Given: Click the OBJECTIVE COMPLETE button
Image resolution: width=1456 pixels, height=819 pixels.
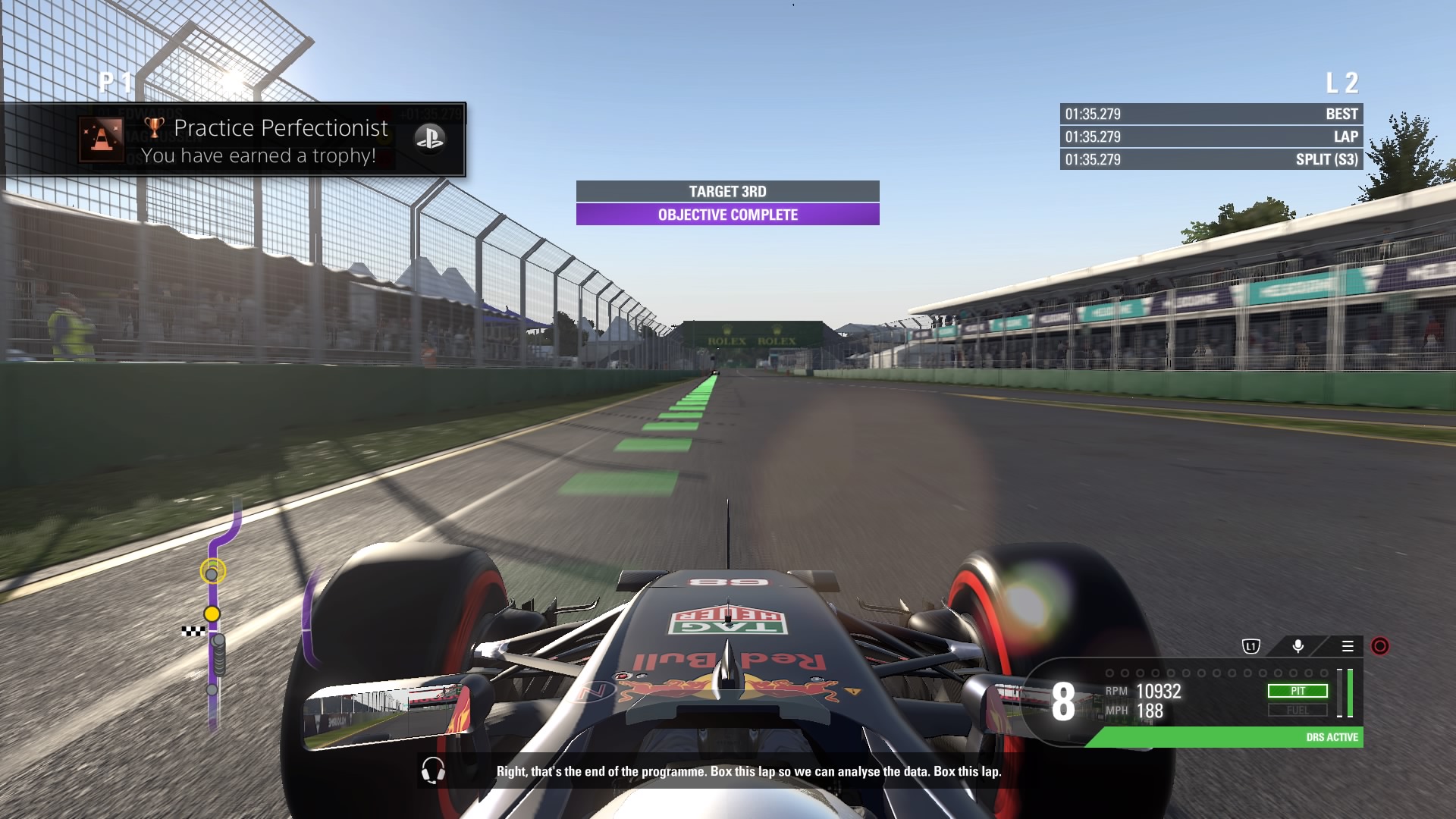Looking at the screenshot, I should pos(726,215).
